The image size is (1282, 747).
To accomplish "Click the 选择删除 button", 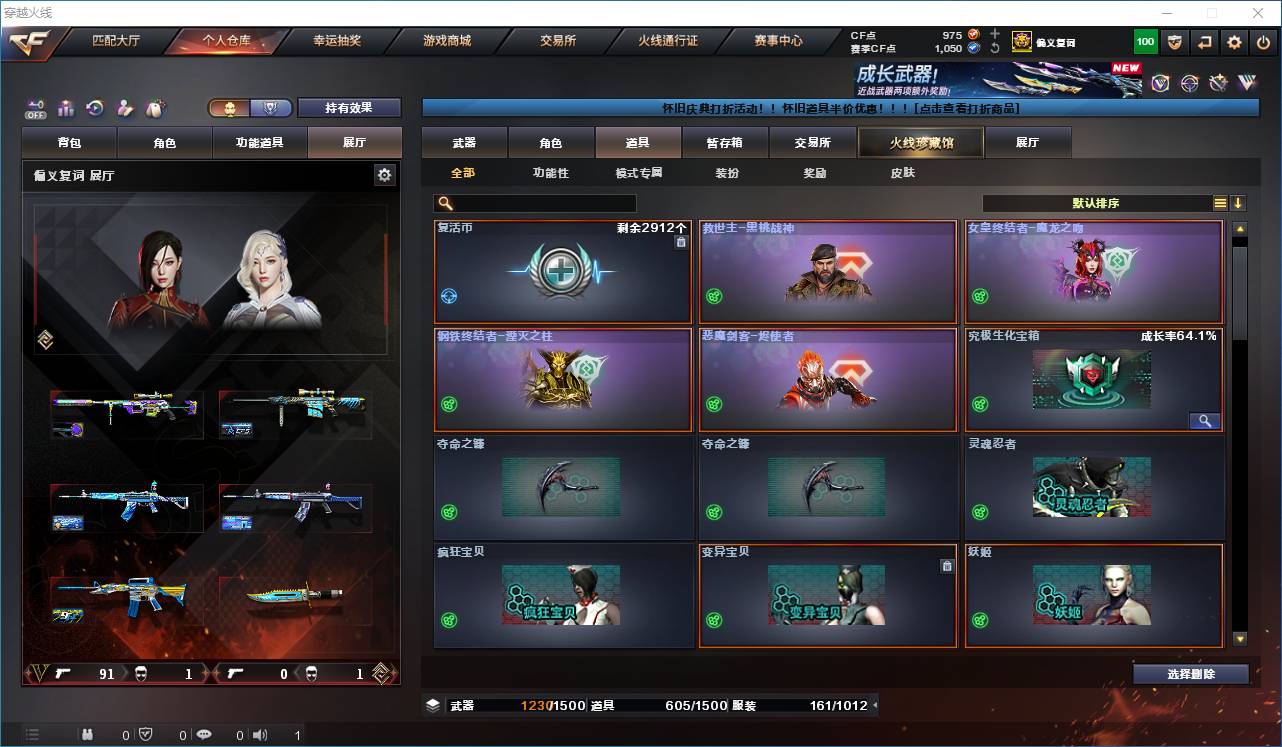I will point(1190,674).
